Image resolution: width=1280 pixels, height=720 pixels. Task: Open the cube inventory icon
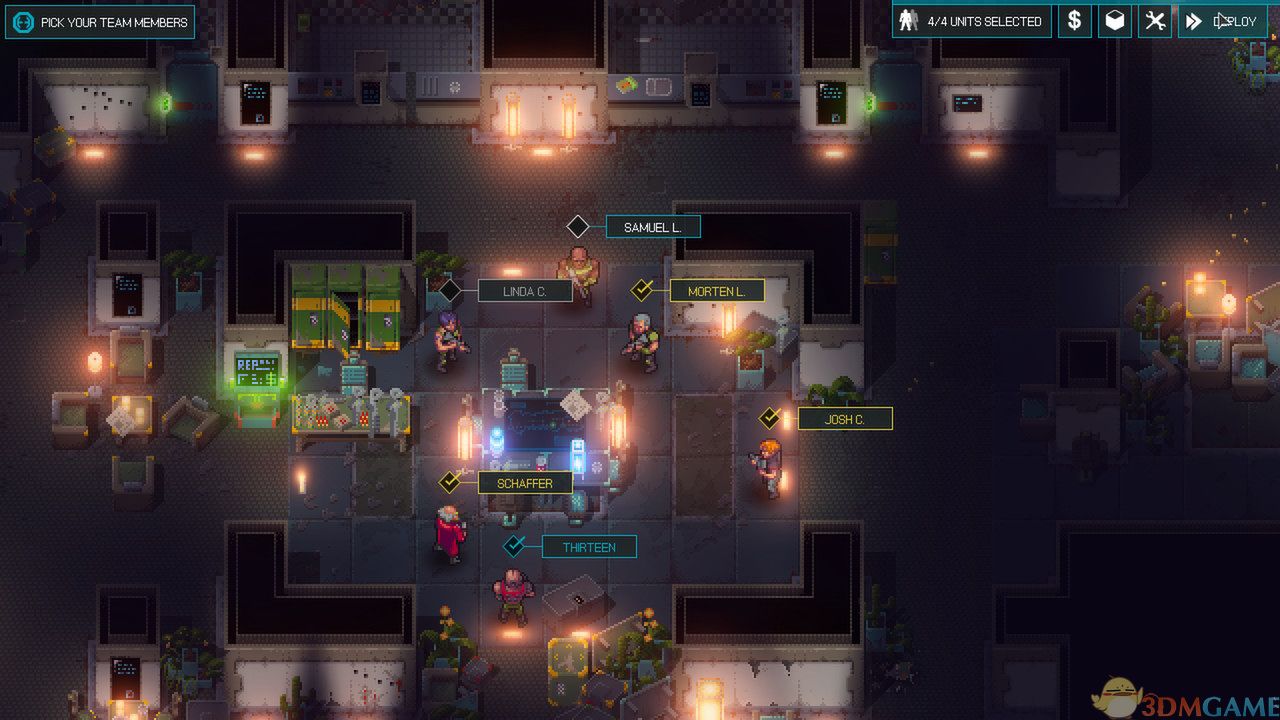[x=1115, y=21]
